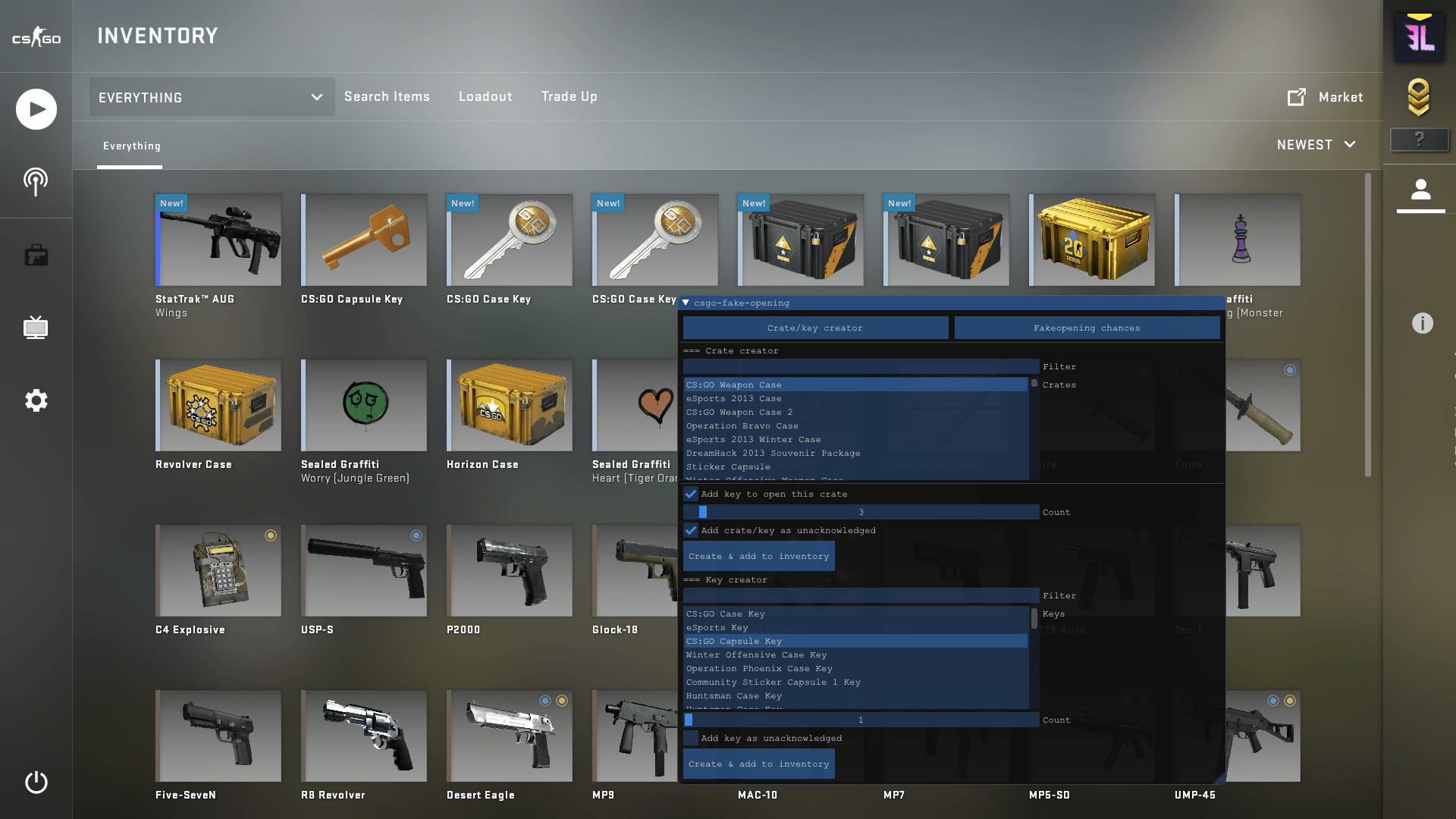Open the Watch/play panel in sidebar
The height and width of the screenshot is (819, 1456).
click(x=36, y=108)
